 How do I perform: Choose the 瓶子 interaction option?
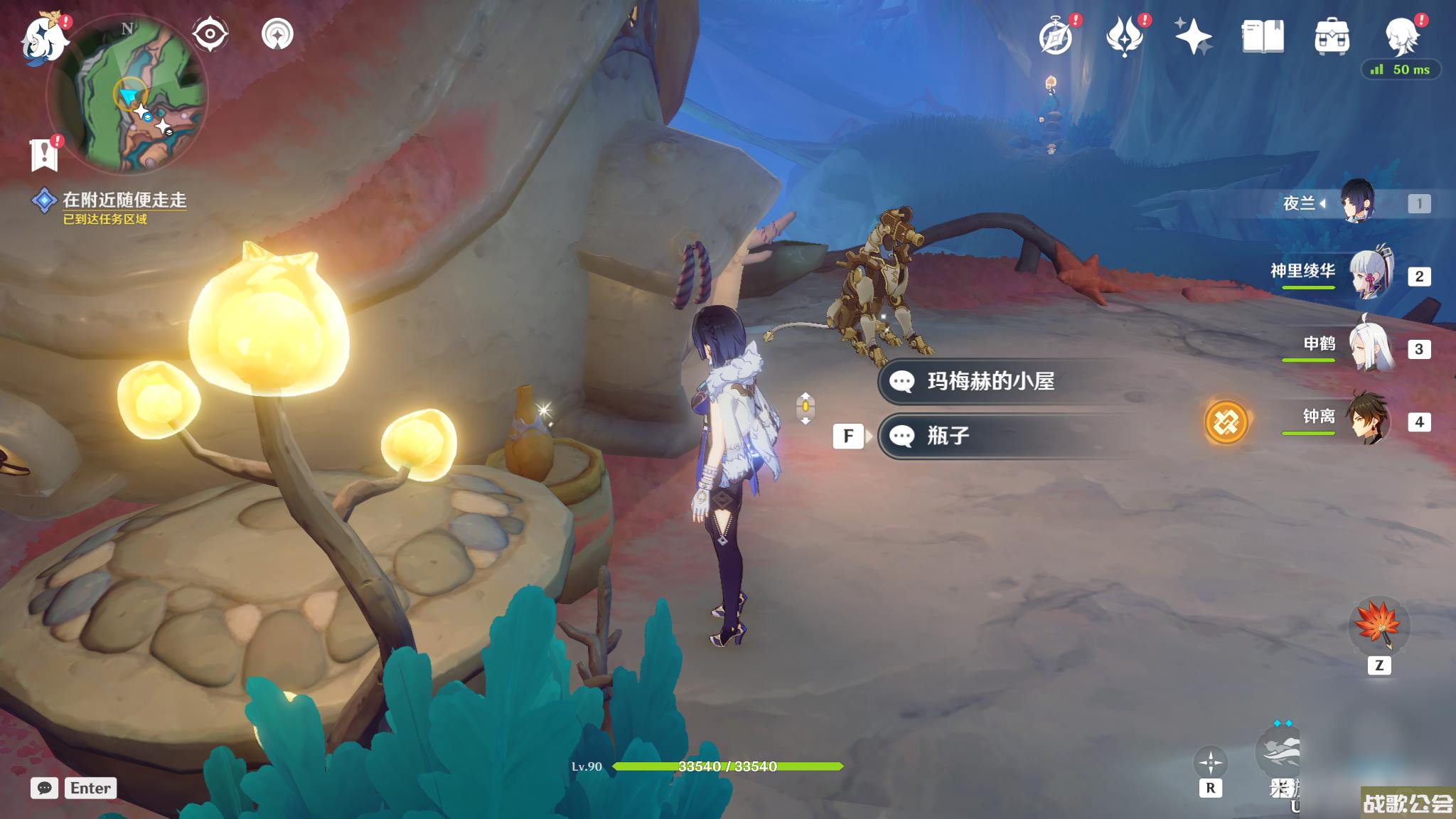(948, 436)
